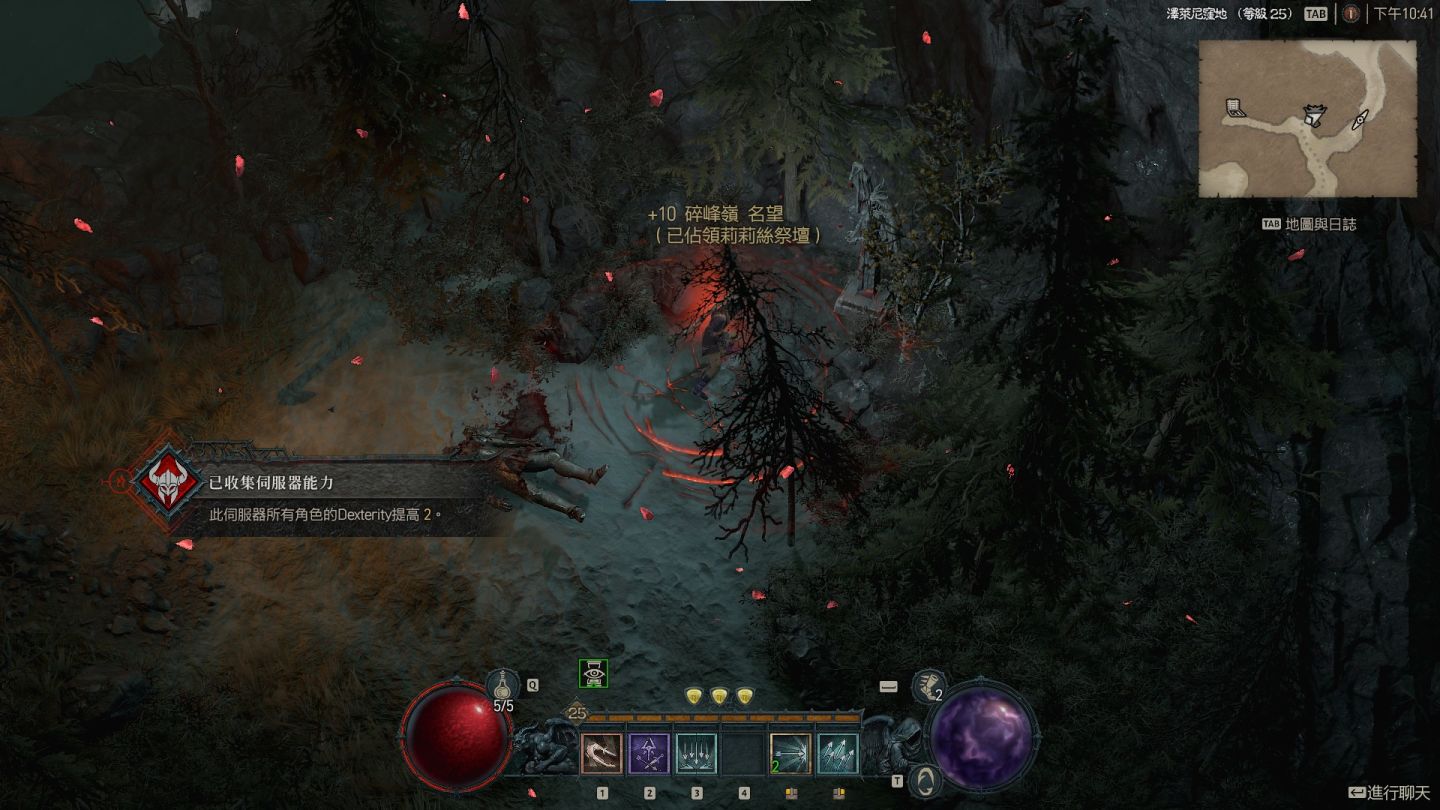Cast the falling arrows rain skill
Image resolution: width=1440 pixels, height=810 pixels.
tap(696, 754)
